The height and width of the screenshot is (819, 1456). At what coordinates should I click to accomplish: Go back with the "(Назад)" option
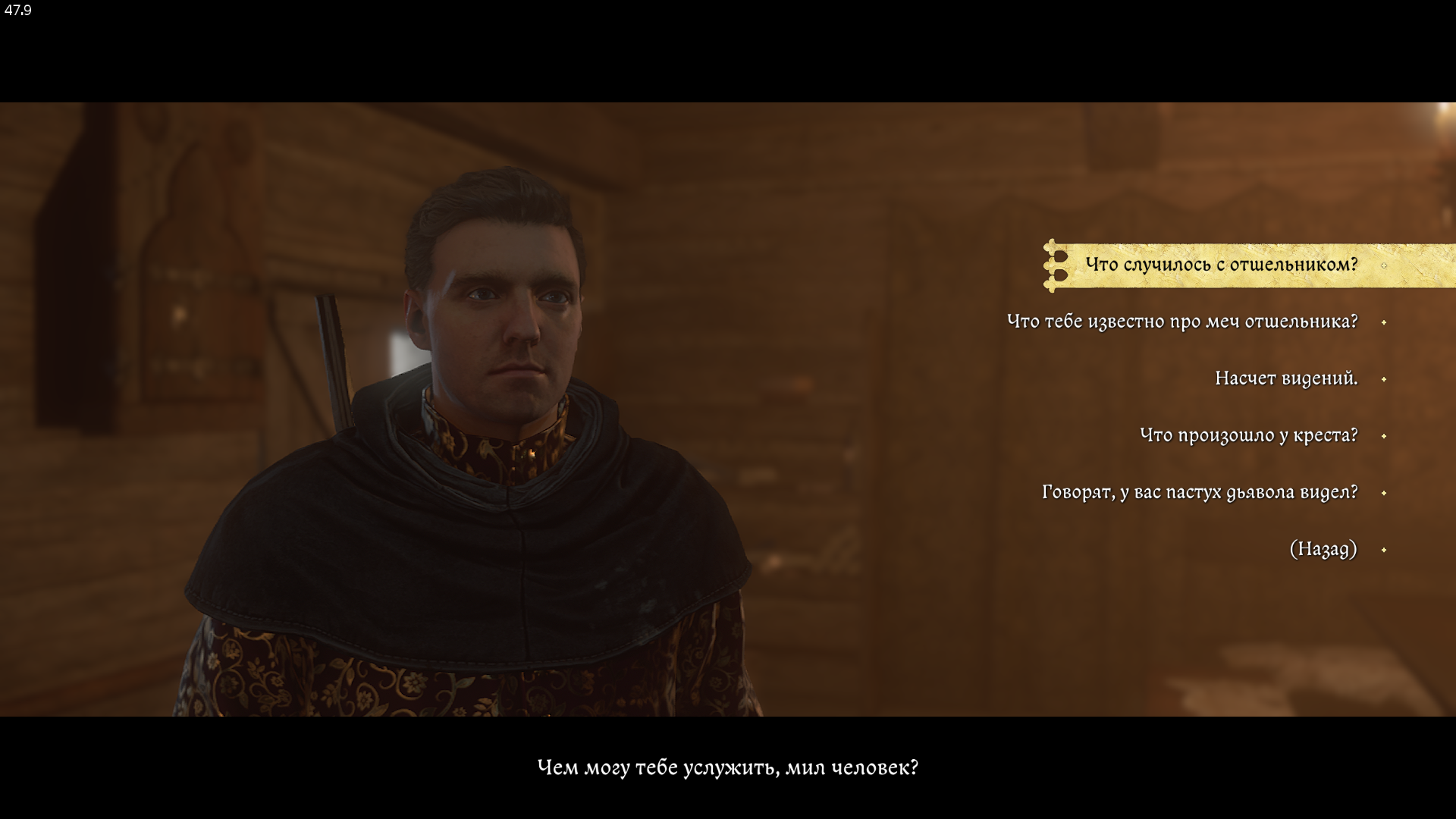pyautogui.click(x=1323, y=549)
